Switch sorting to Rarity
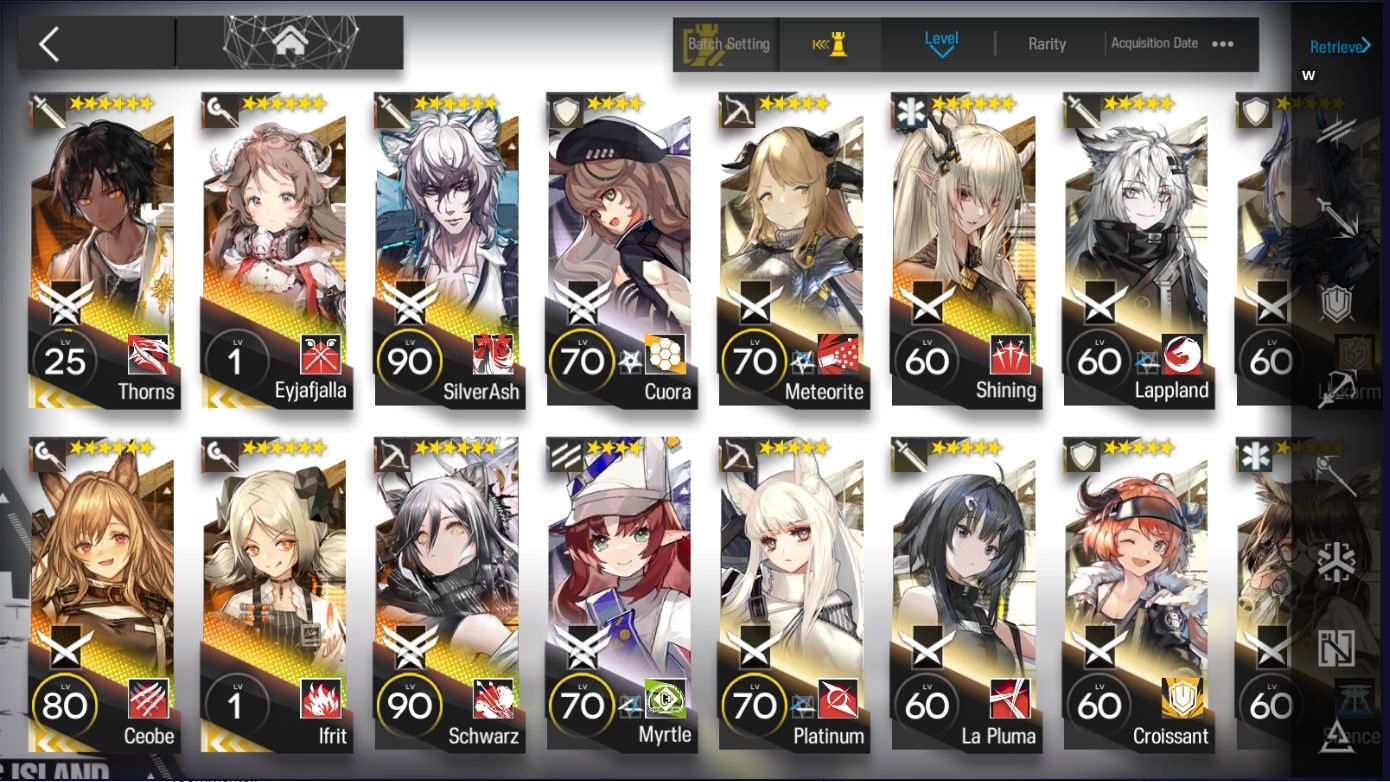1390x782 pixels. (1047, 43)
